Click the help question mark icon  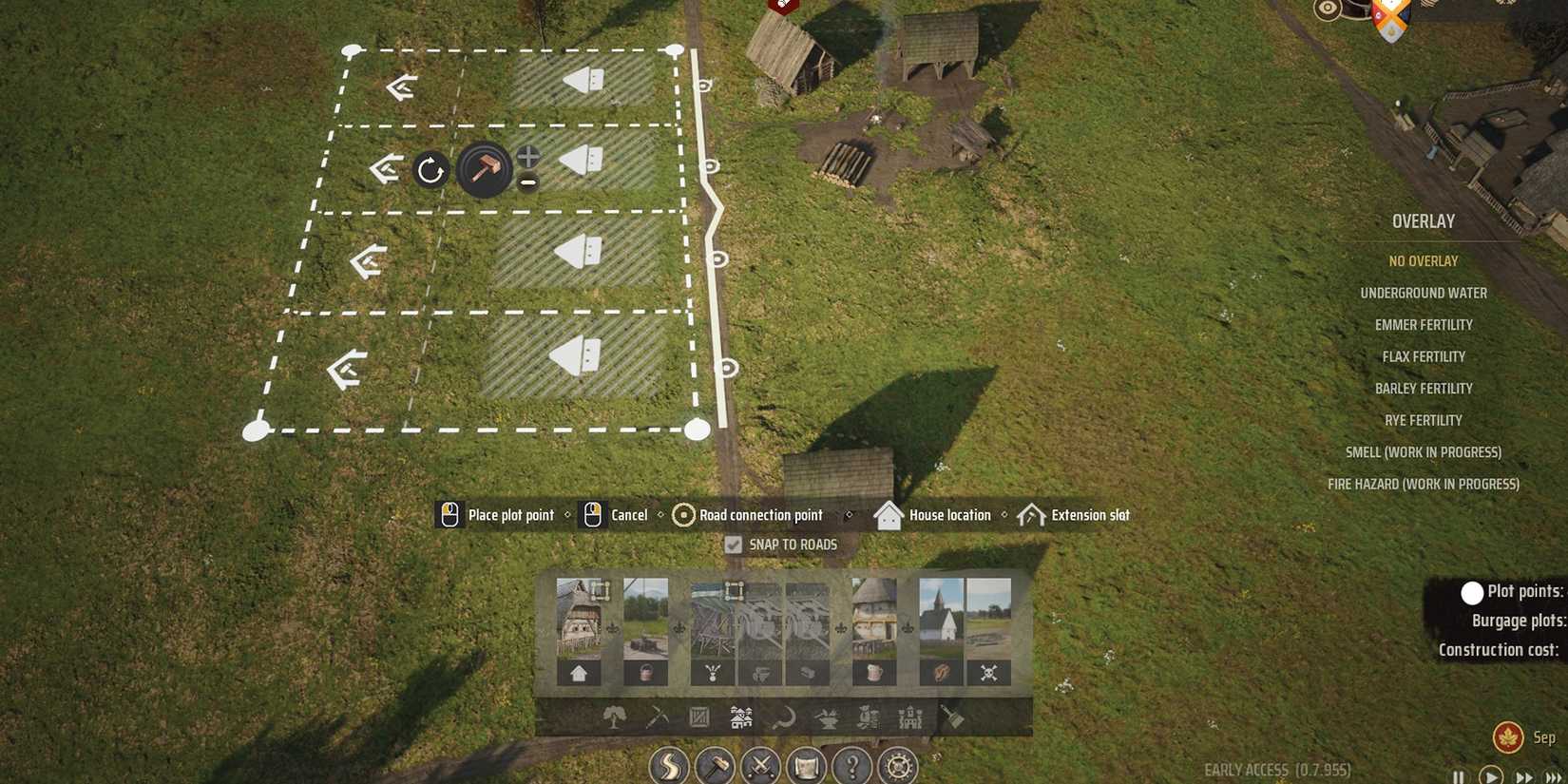[851, 767]
